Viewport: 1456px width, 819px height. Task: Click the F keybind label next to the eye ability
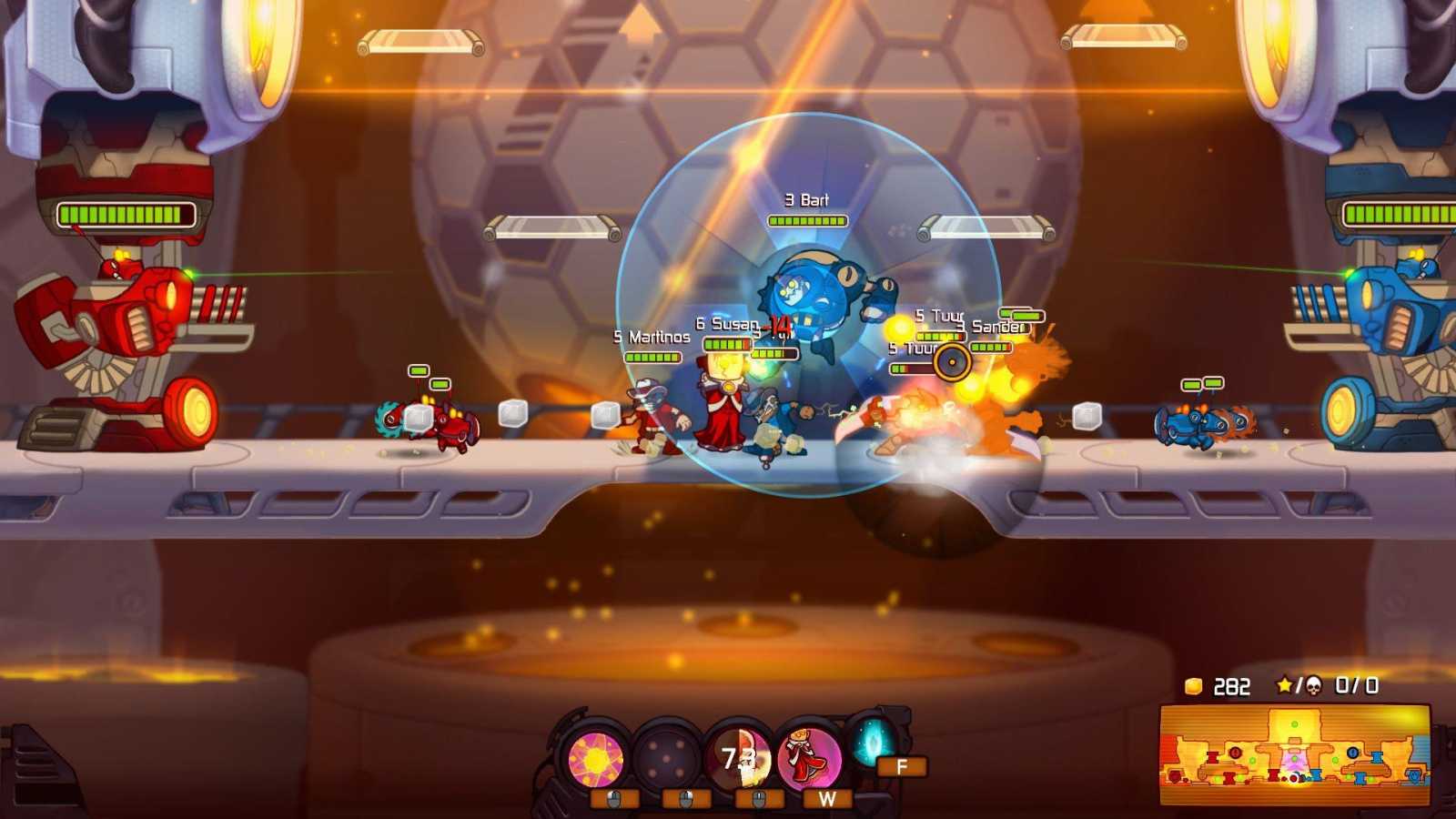click(x=900, y=766)
